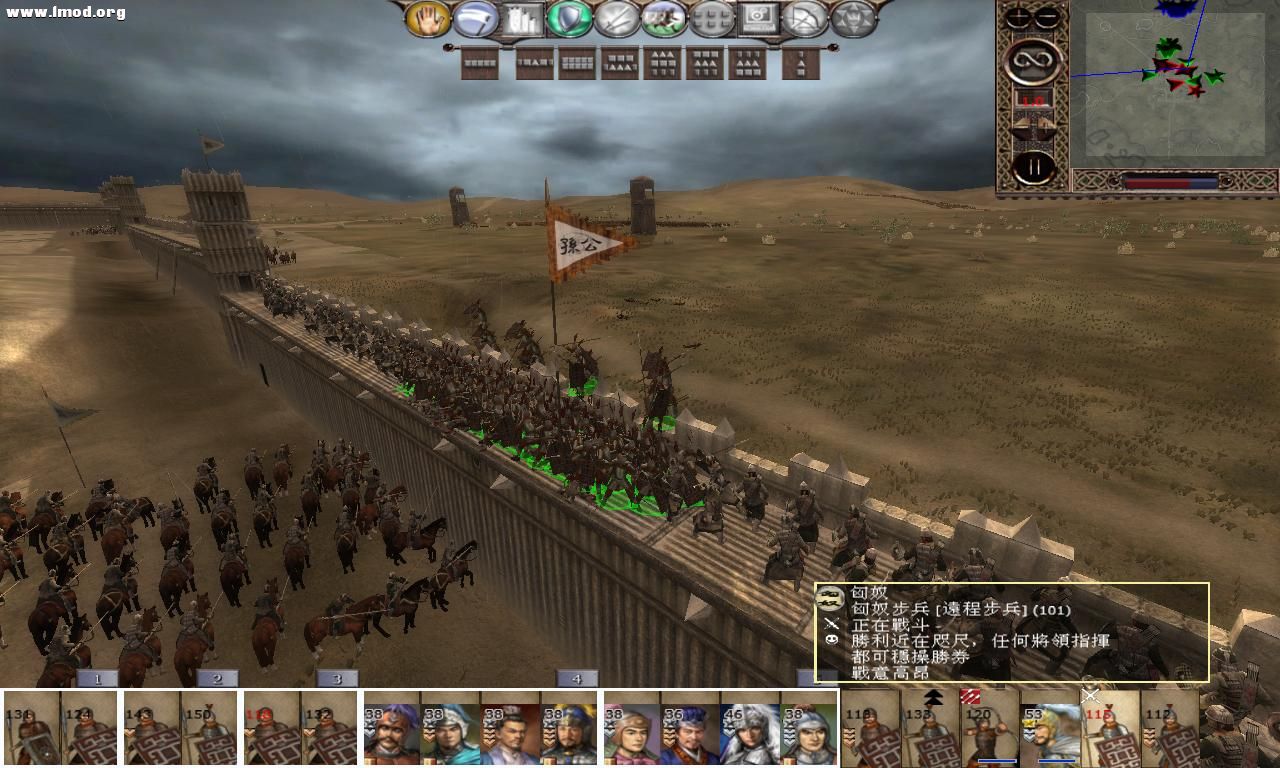Open the camera view button

[x=758, y=18]
